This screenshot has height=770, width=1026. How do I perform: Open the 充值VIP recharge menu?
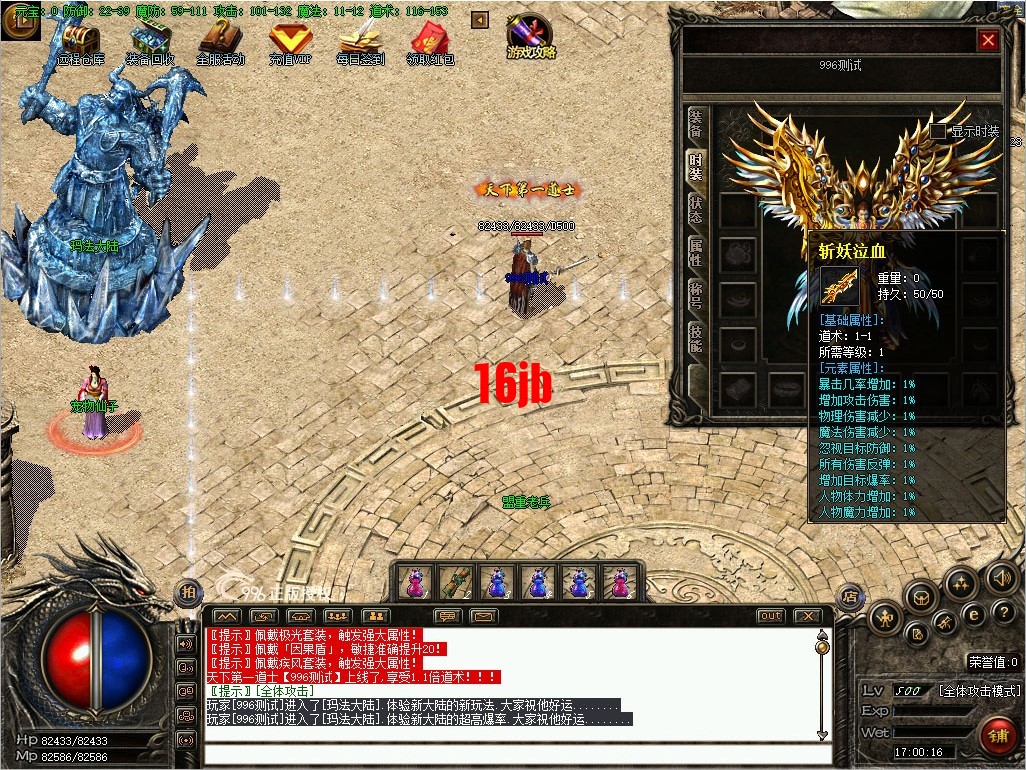(x=290, y=43)
